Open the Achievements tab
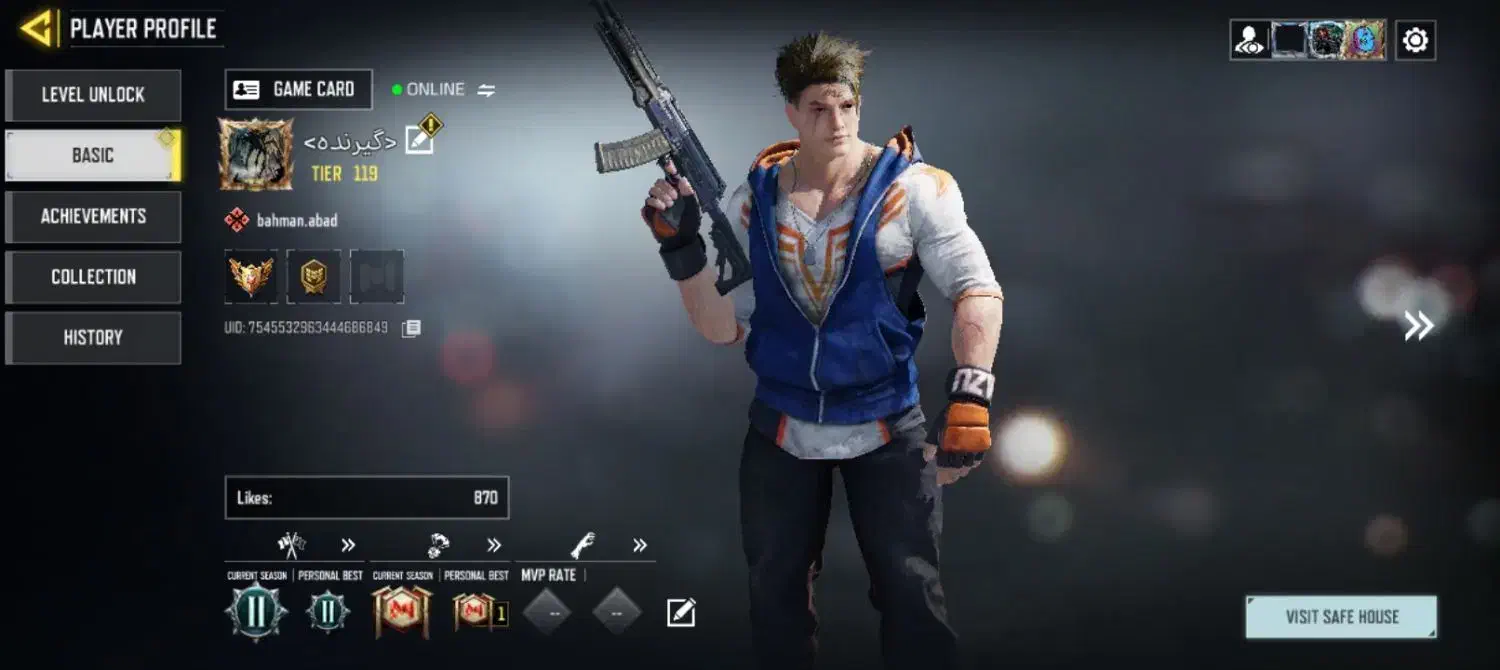 click(93, 216)
